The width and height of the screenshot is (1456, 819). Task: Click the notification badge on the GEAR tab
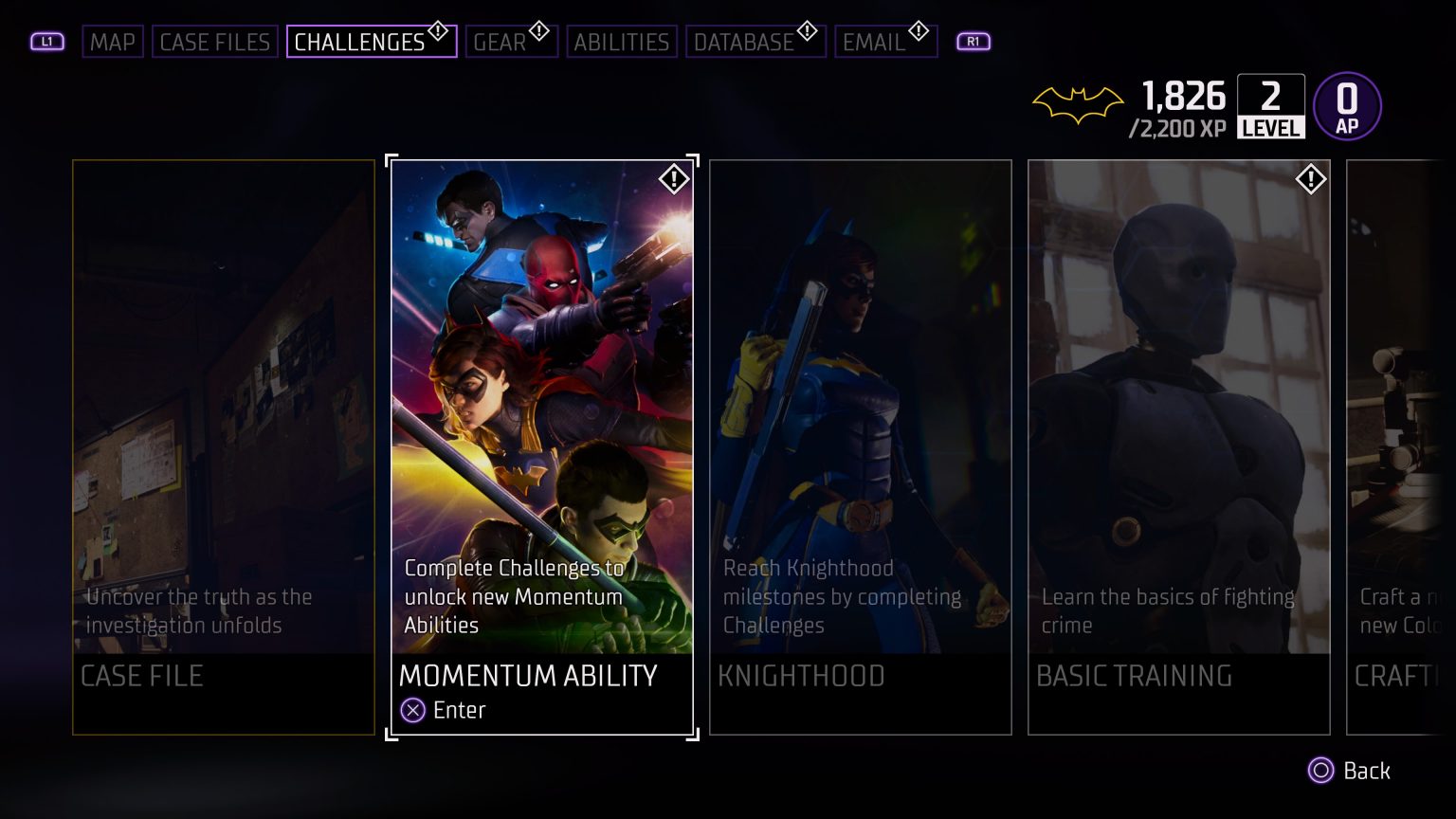(538, 30)
